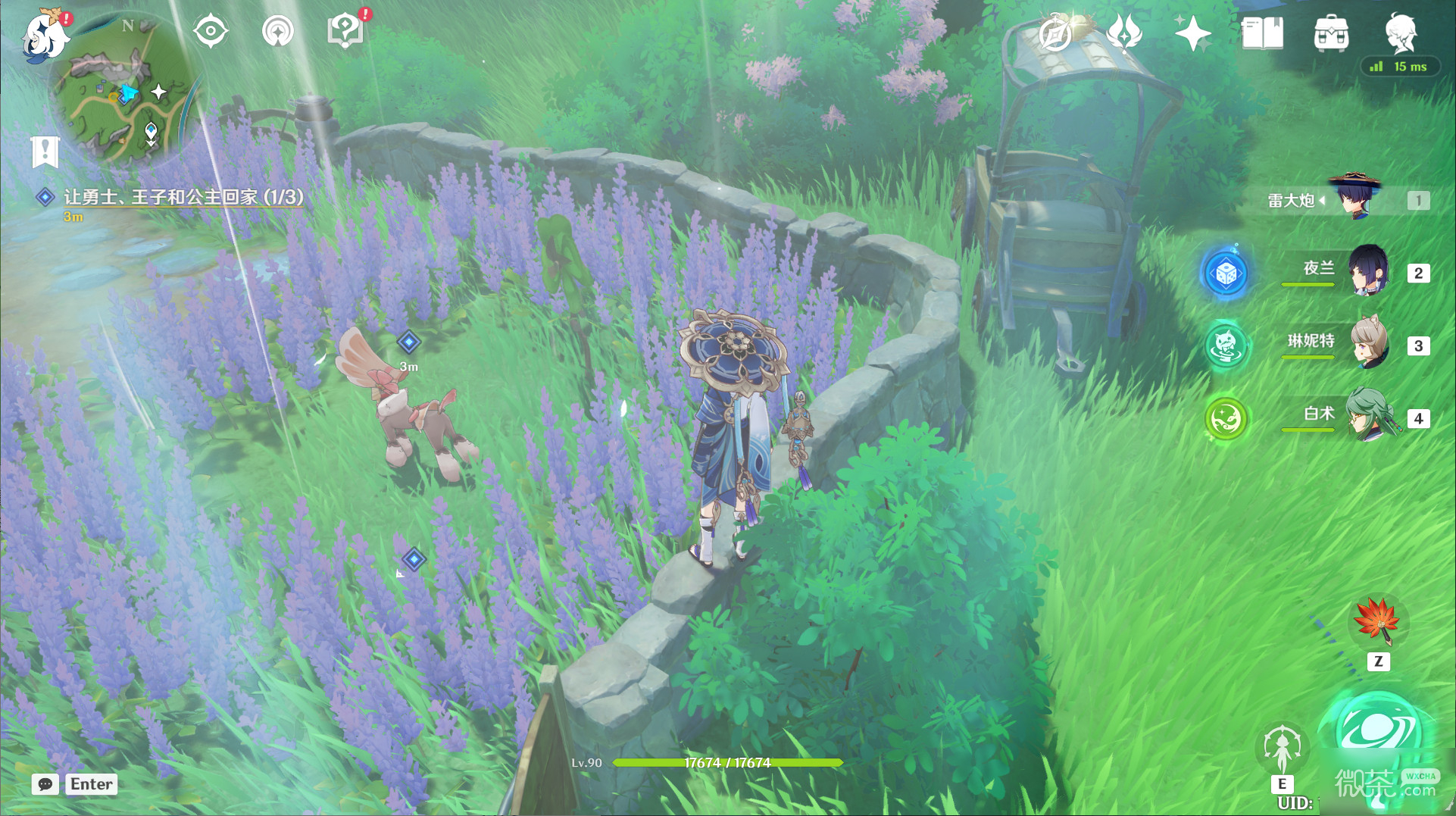Open the chat speech bubble
The image size is (1456, 816).
pos(45,784)
